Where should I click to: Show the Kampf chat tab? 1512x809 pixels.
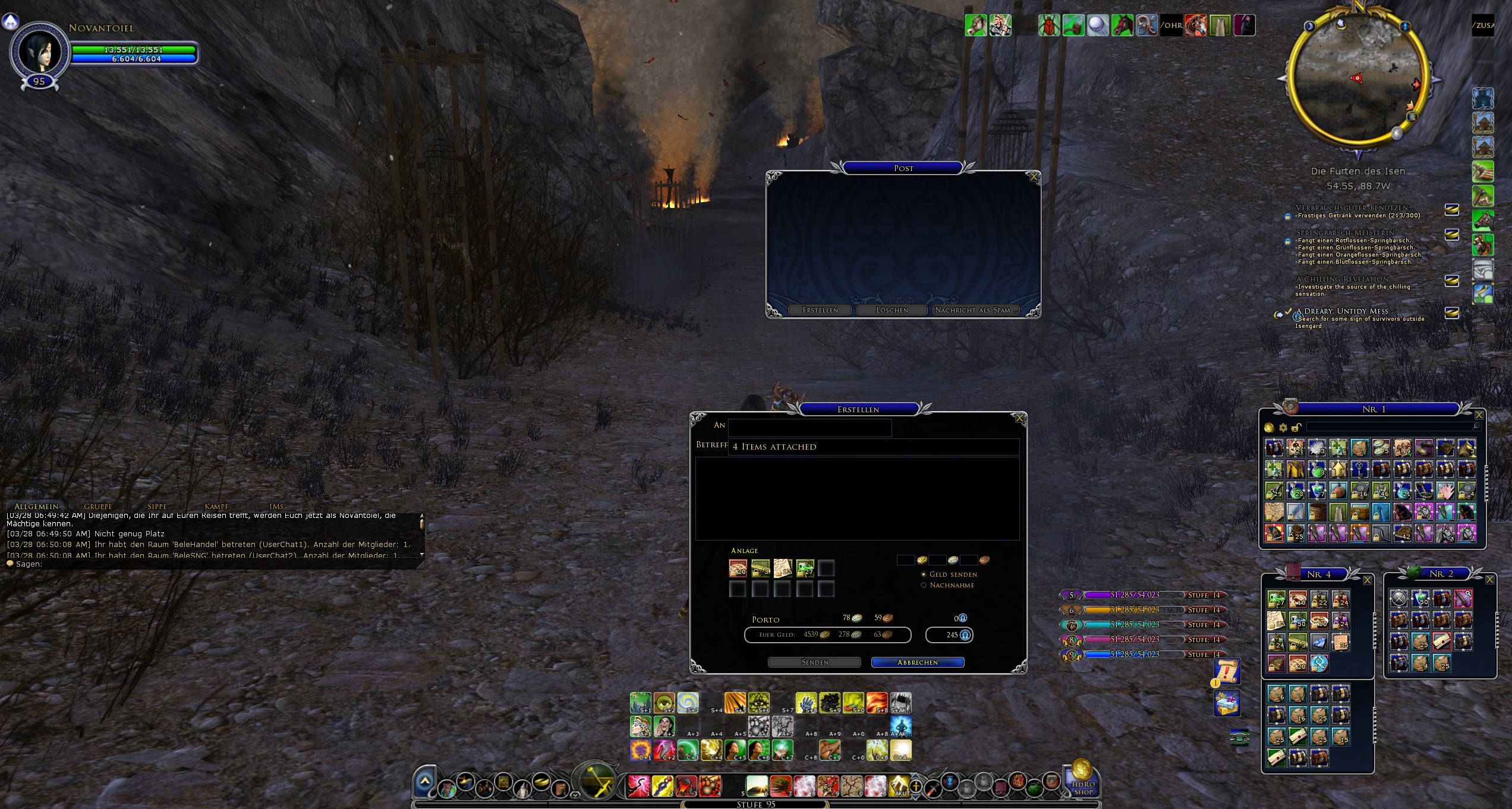216,507
